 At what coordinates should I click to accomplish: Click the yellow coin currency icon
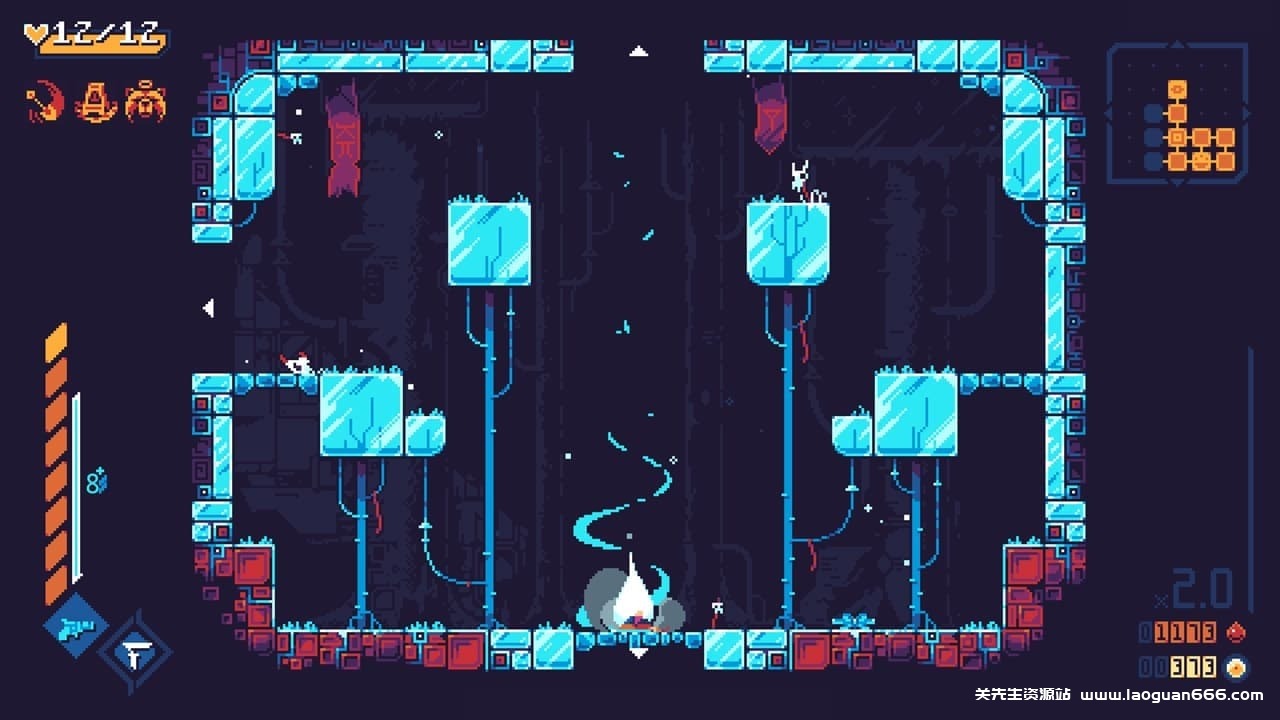coord(1236,667)
